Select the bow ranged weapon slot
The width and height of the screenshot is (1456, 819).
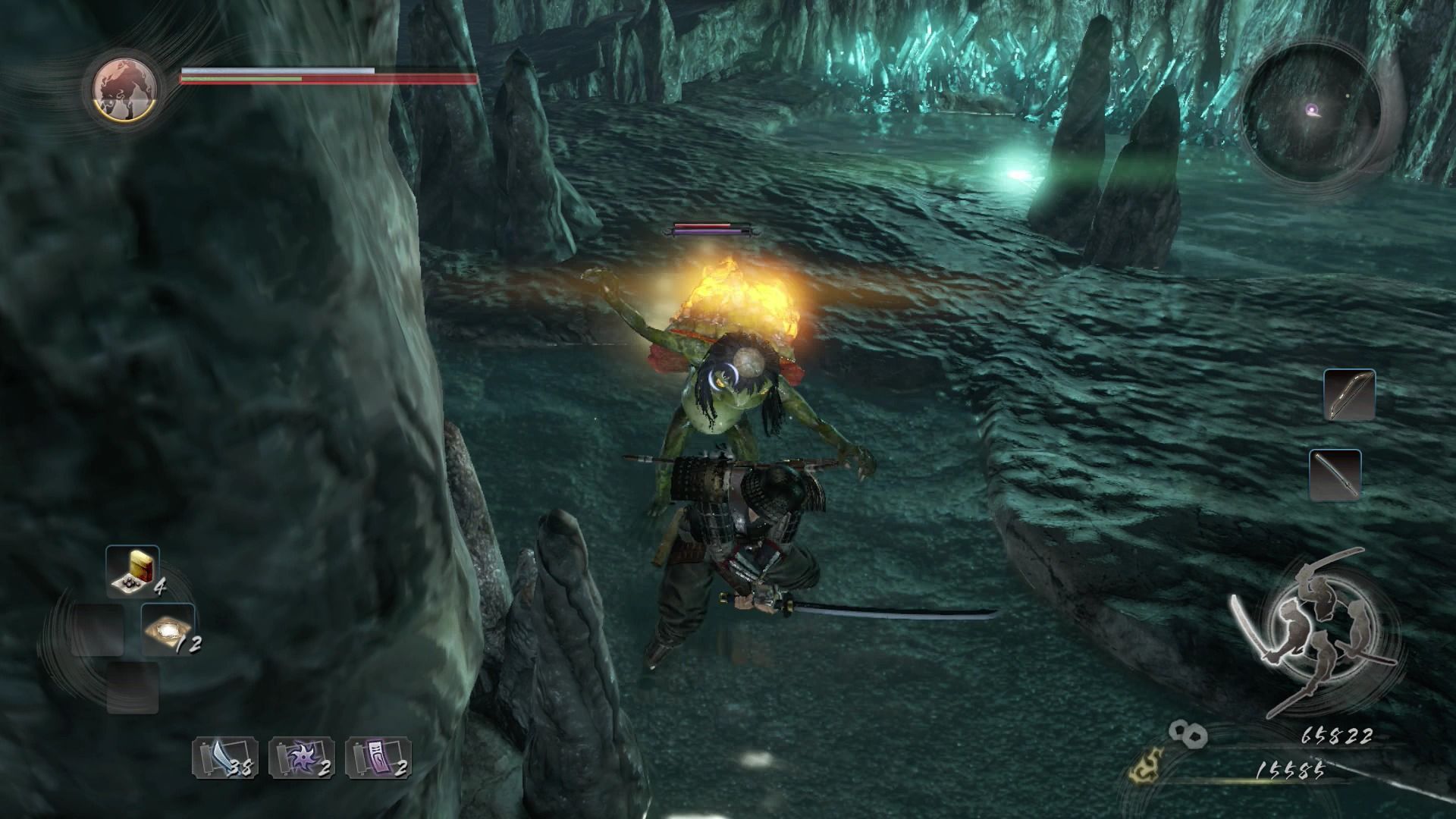coord(1349,395)
